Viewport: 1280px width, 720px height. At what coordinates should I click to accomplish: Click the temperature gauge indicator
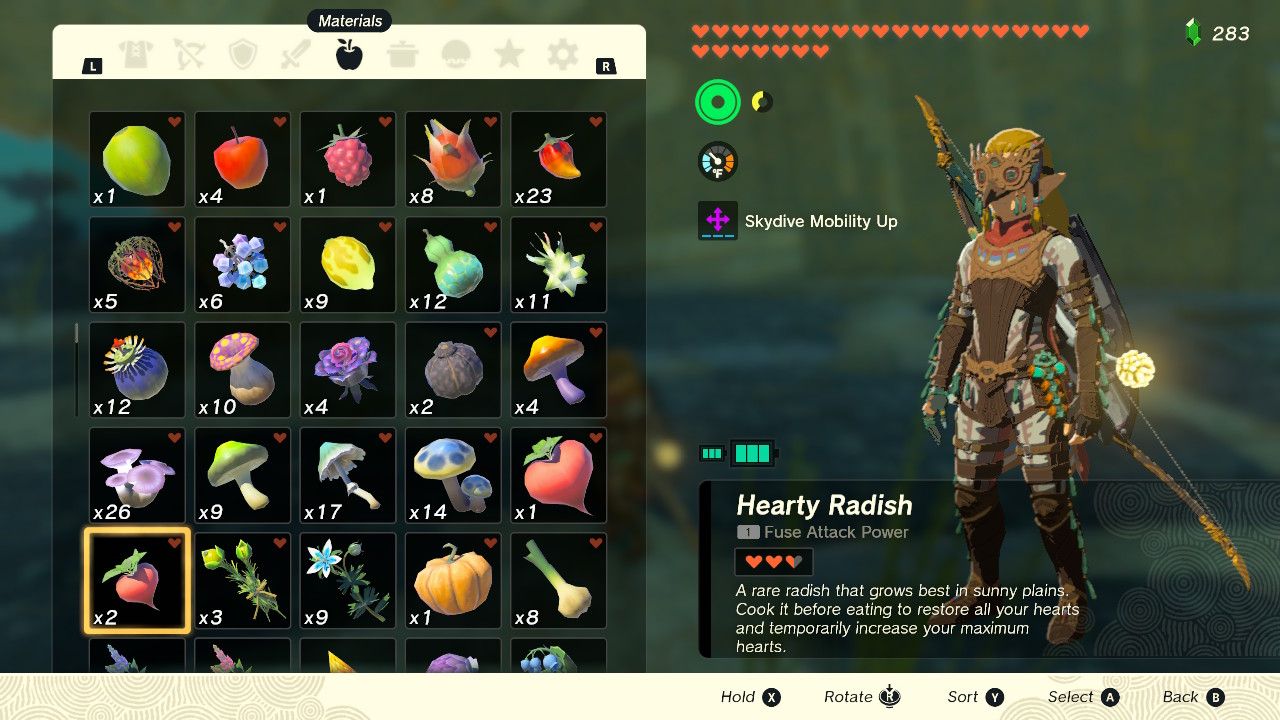click(716, 160)
